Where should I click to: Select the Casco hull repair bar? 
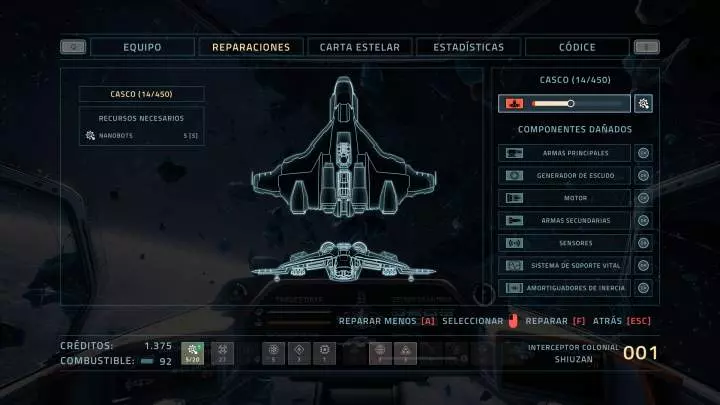pos(564,103)
